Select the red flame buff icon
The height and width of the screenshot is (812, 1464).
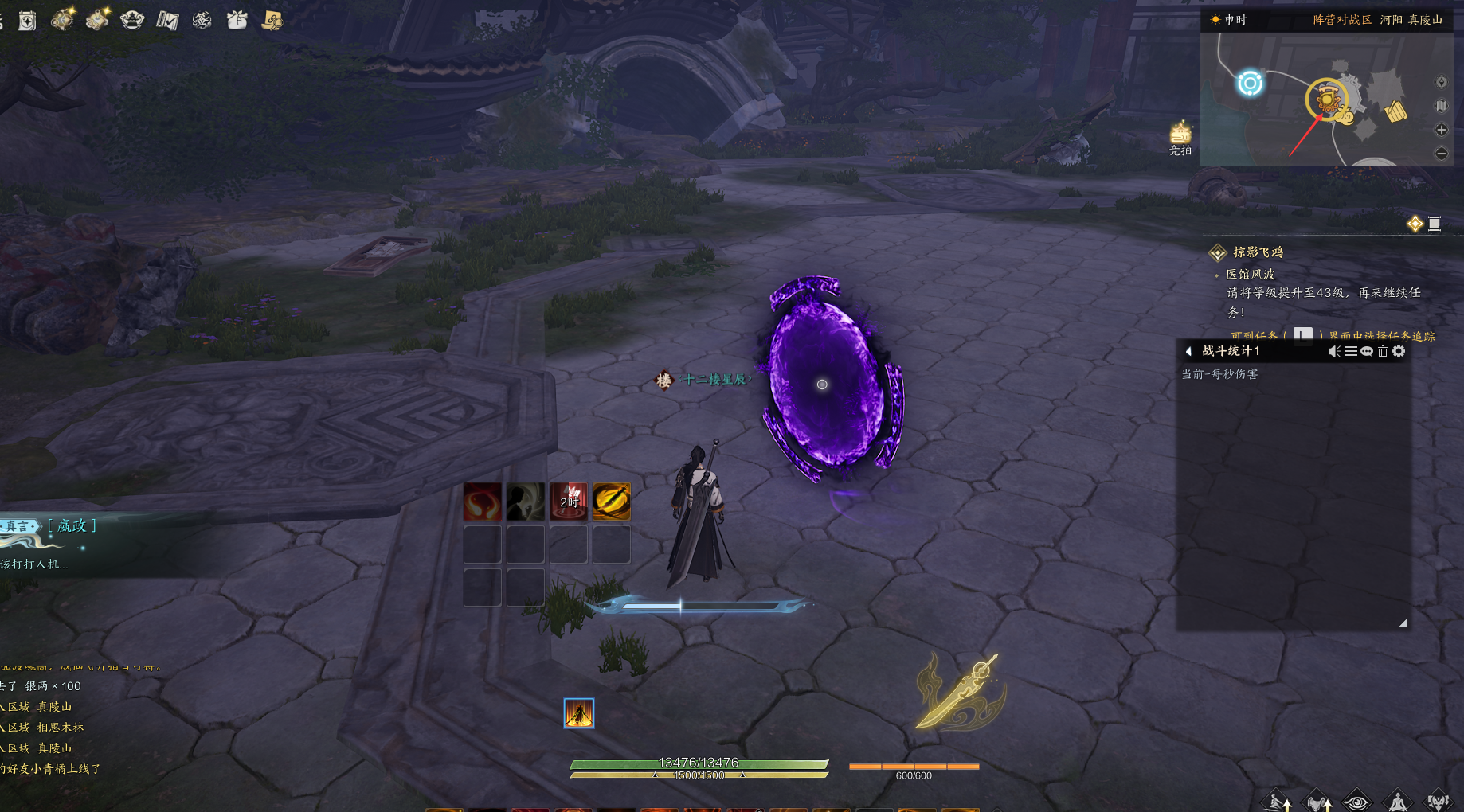click(483, 502)
